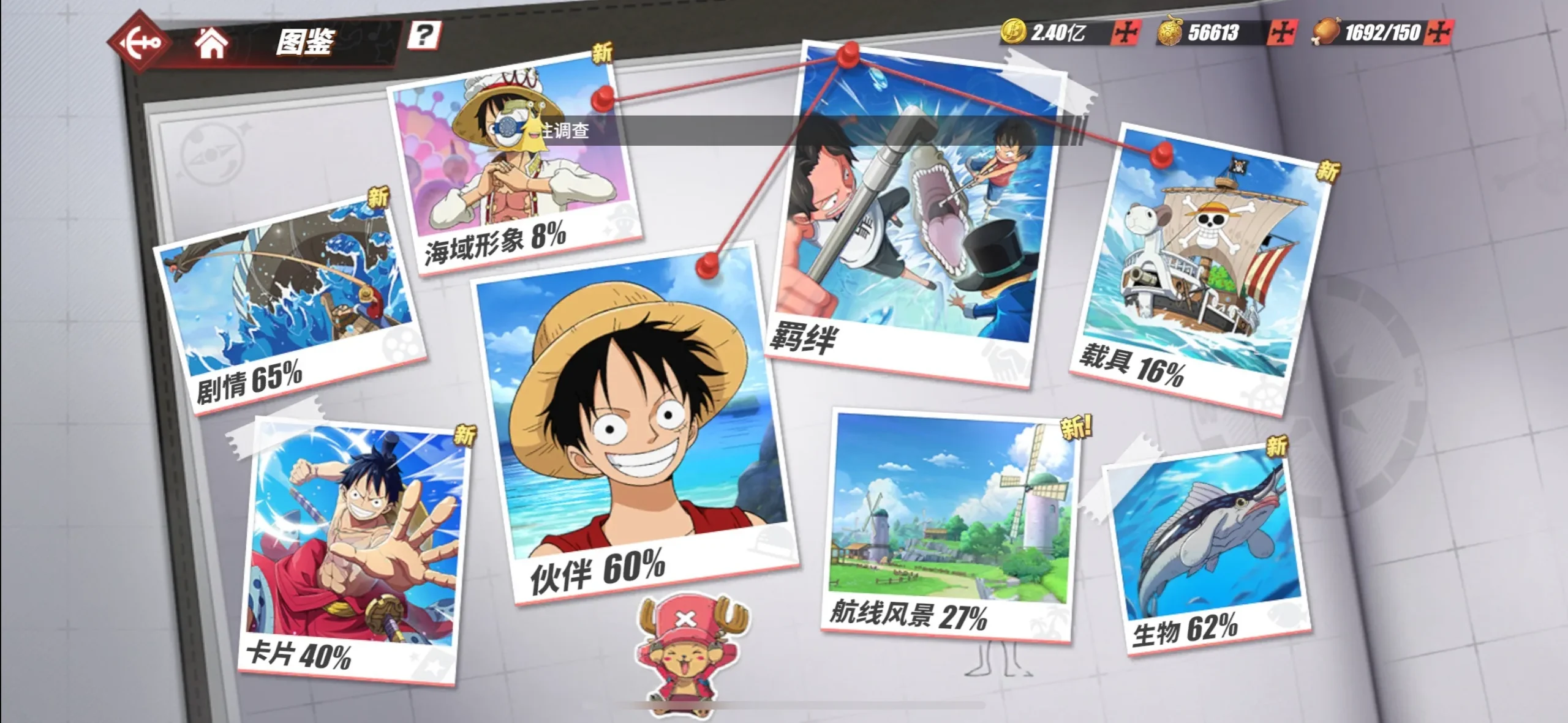This screenshot has height=723, width=1568.
Task: Go back using the anchor arrow button
Action: tap(140, 42)
